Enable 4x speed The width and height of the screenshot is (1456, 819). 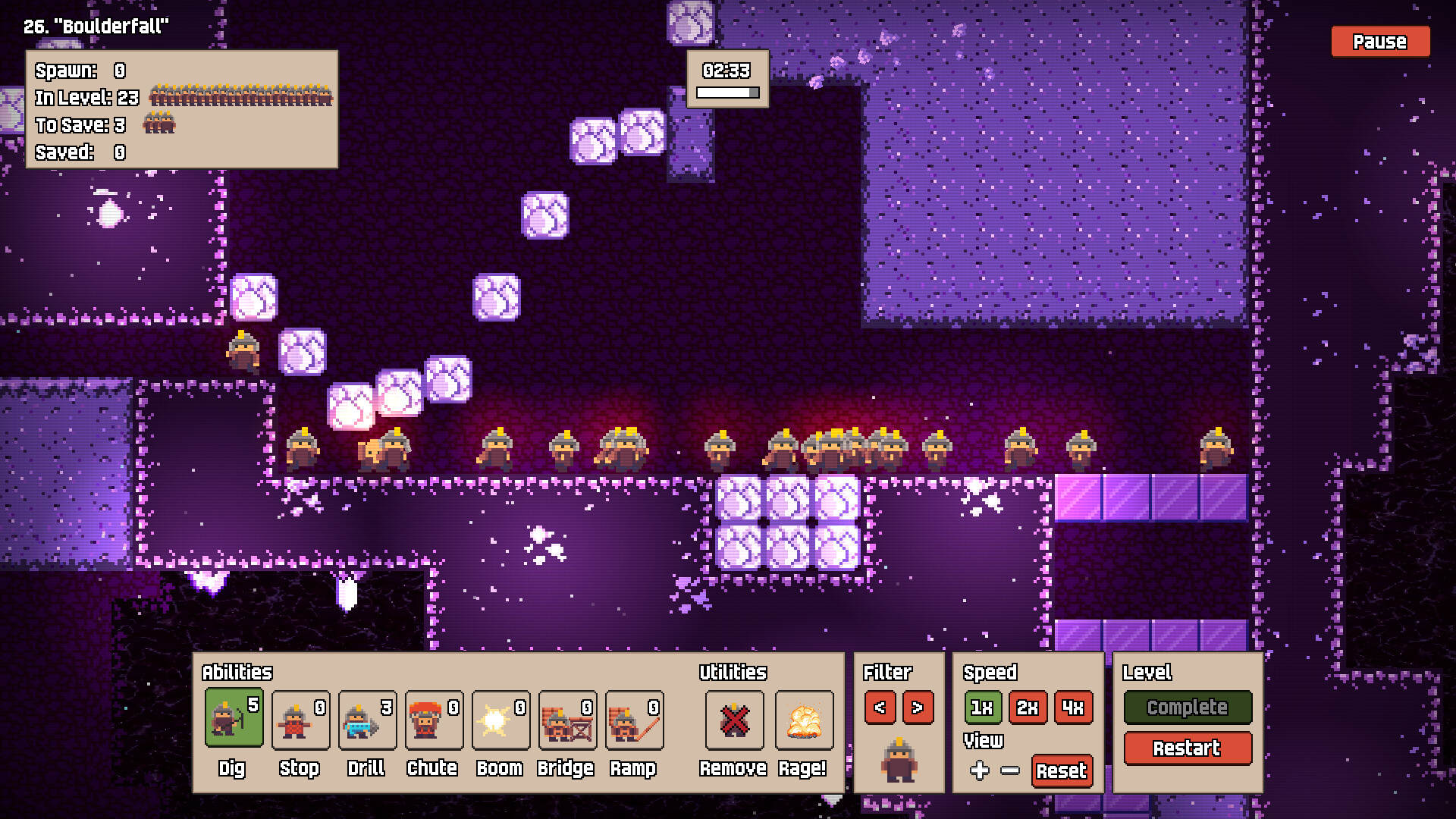1073,708
